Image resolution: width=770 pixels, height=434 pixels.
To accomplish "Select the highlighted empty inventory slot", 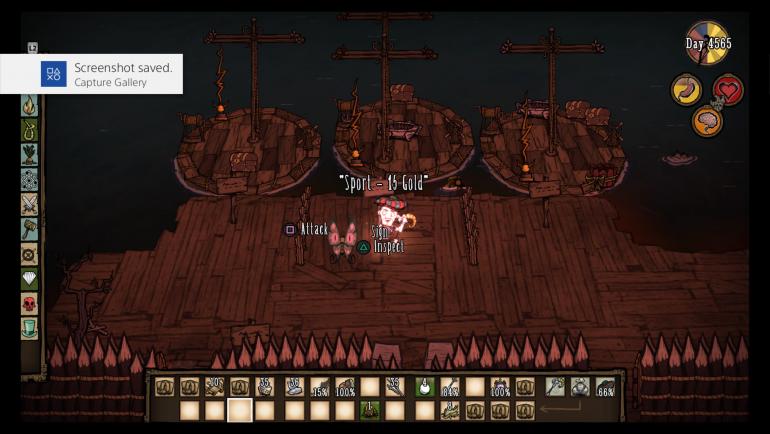I will (x=240, y=410).
